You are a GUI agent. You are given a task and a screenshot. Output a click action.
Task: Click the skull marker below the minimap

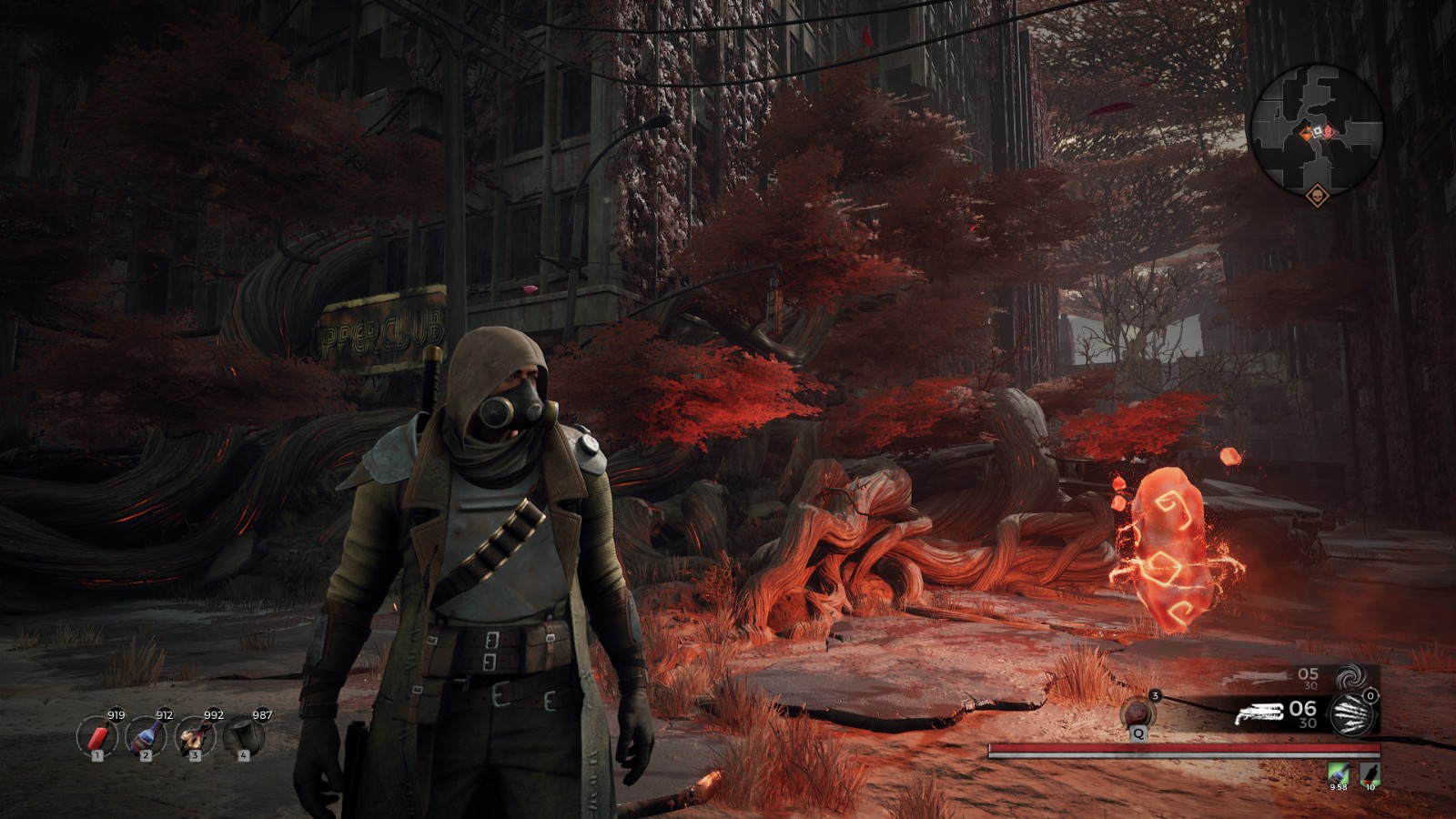[1316, 196]
